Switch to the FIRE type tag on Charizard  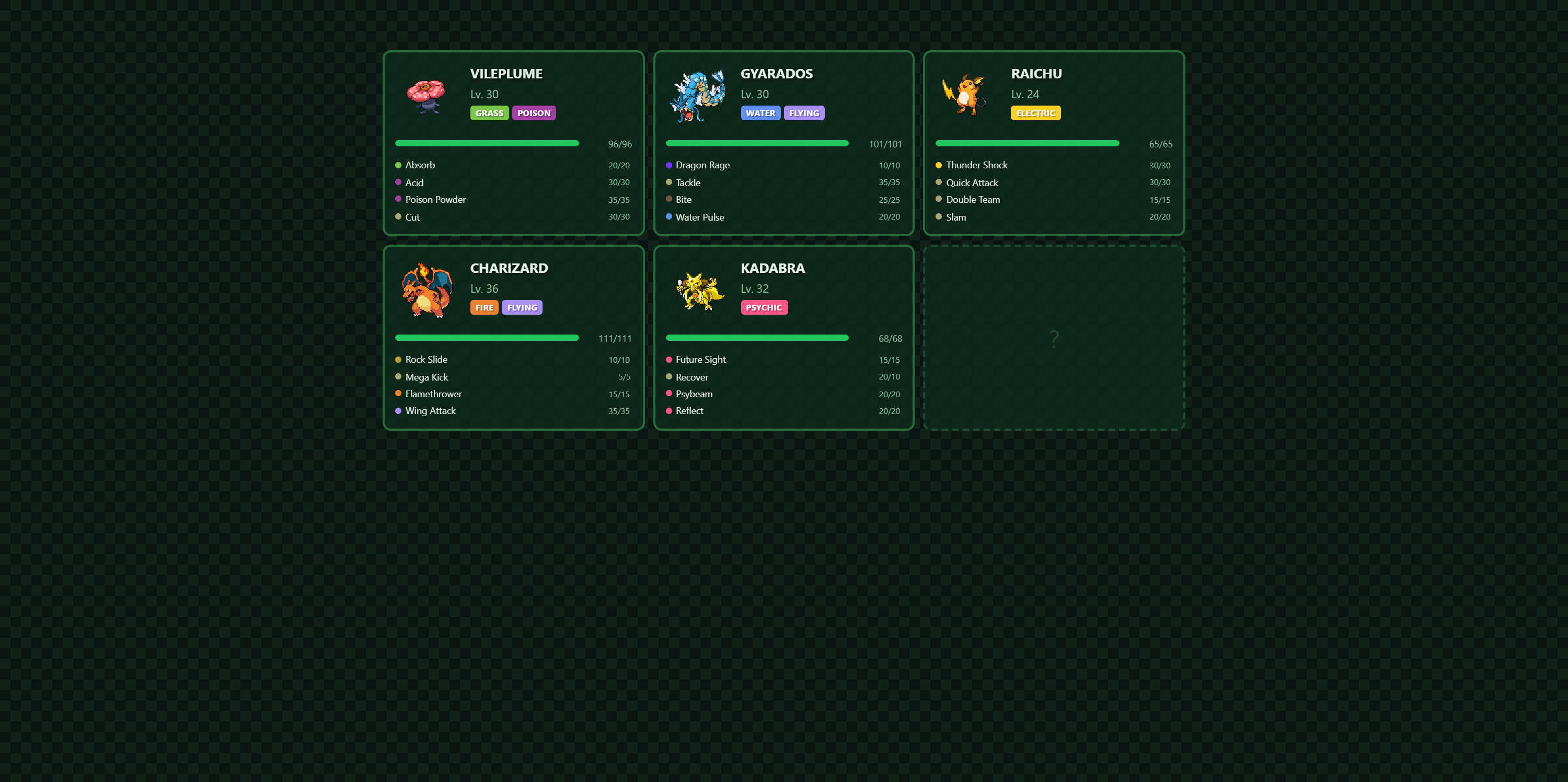[x=484, y=307]
